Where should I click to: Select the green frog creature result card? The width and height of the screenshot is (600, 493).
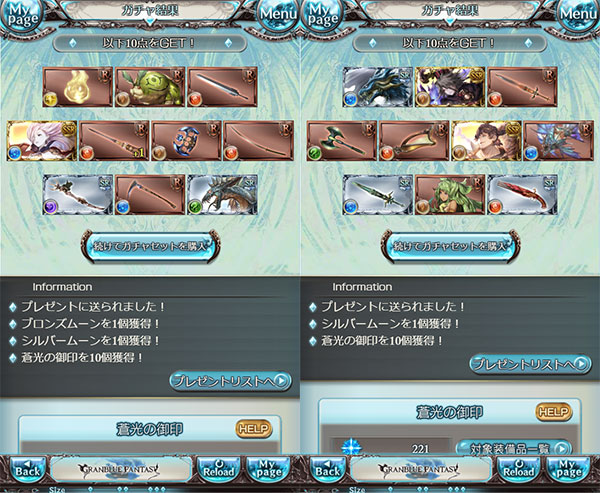tap(150, 87)
